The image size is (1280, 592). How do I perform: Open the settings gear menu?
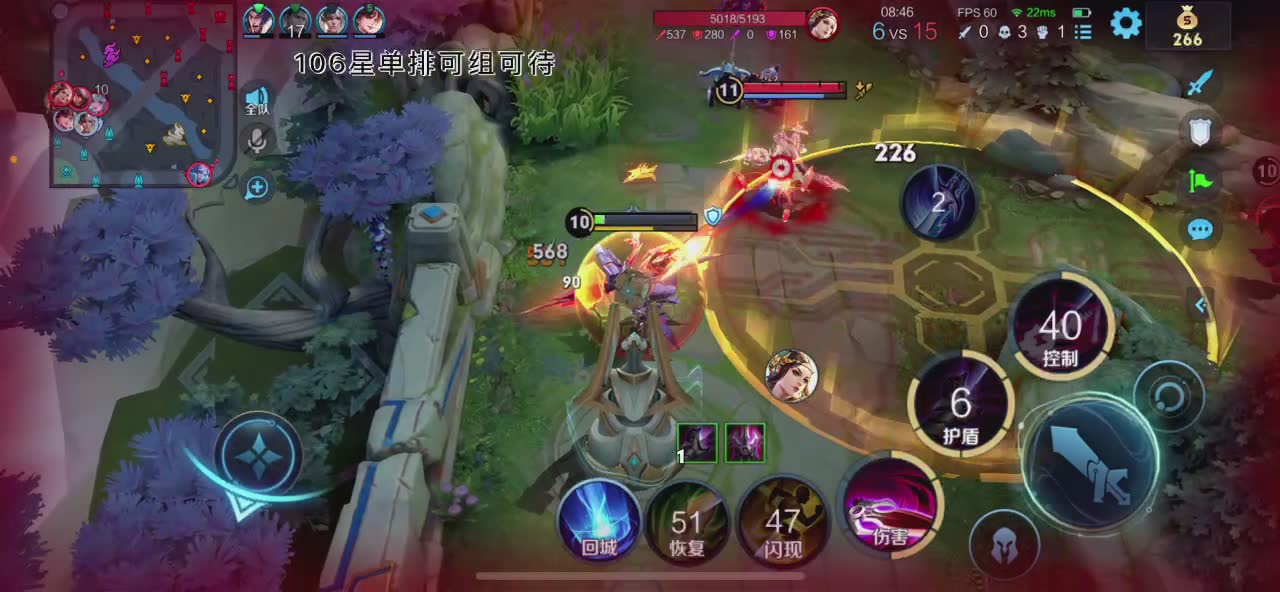[x=1126, y=22]
